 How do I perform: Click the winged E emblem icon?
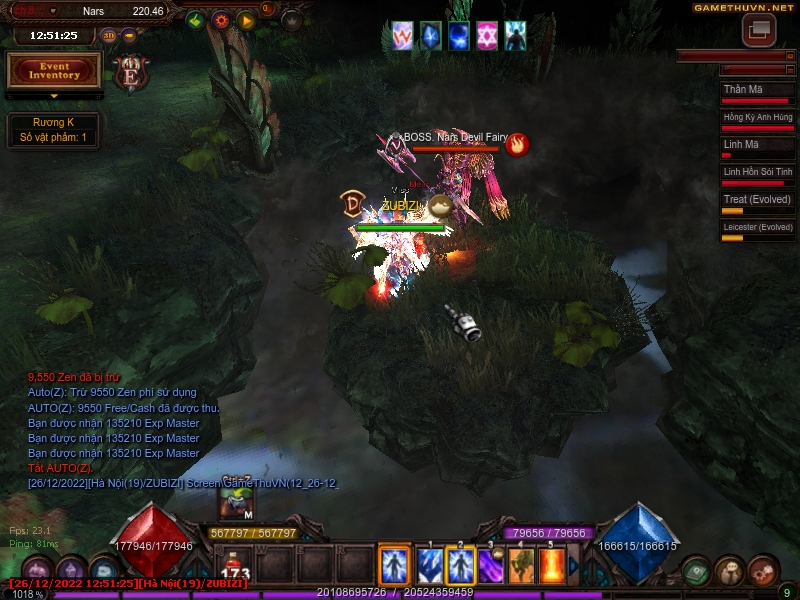pyautogui.click(x=131, y=71)
